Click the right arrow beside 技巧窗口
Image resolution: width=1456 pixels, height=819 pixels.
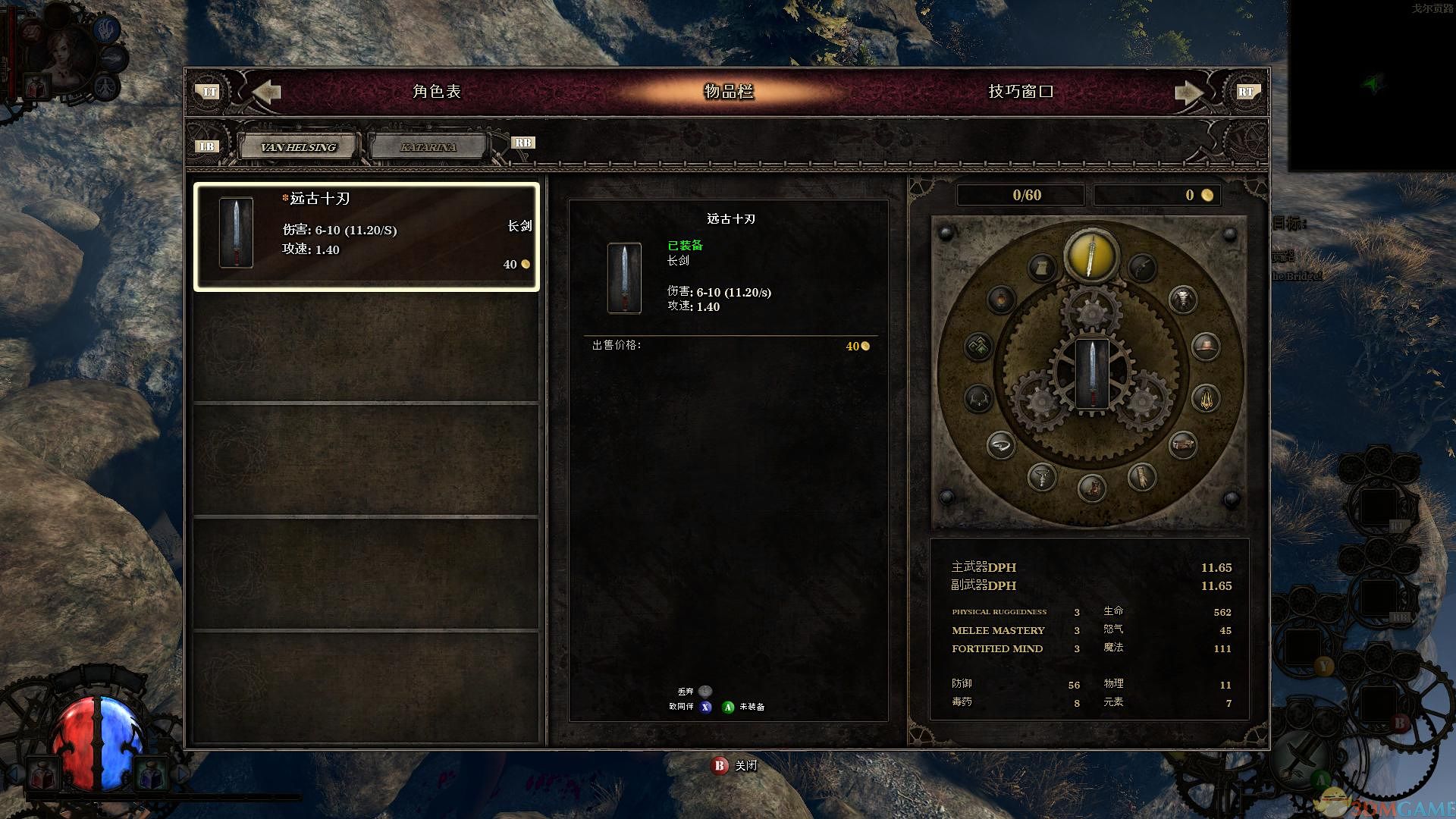point(1188,93)
